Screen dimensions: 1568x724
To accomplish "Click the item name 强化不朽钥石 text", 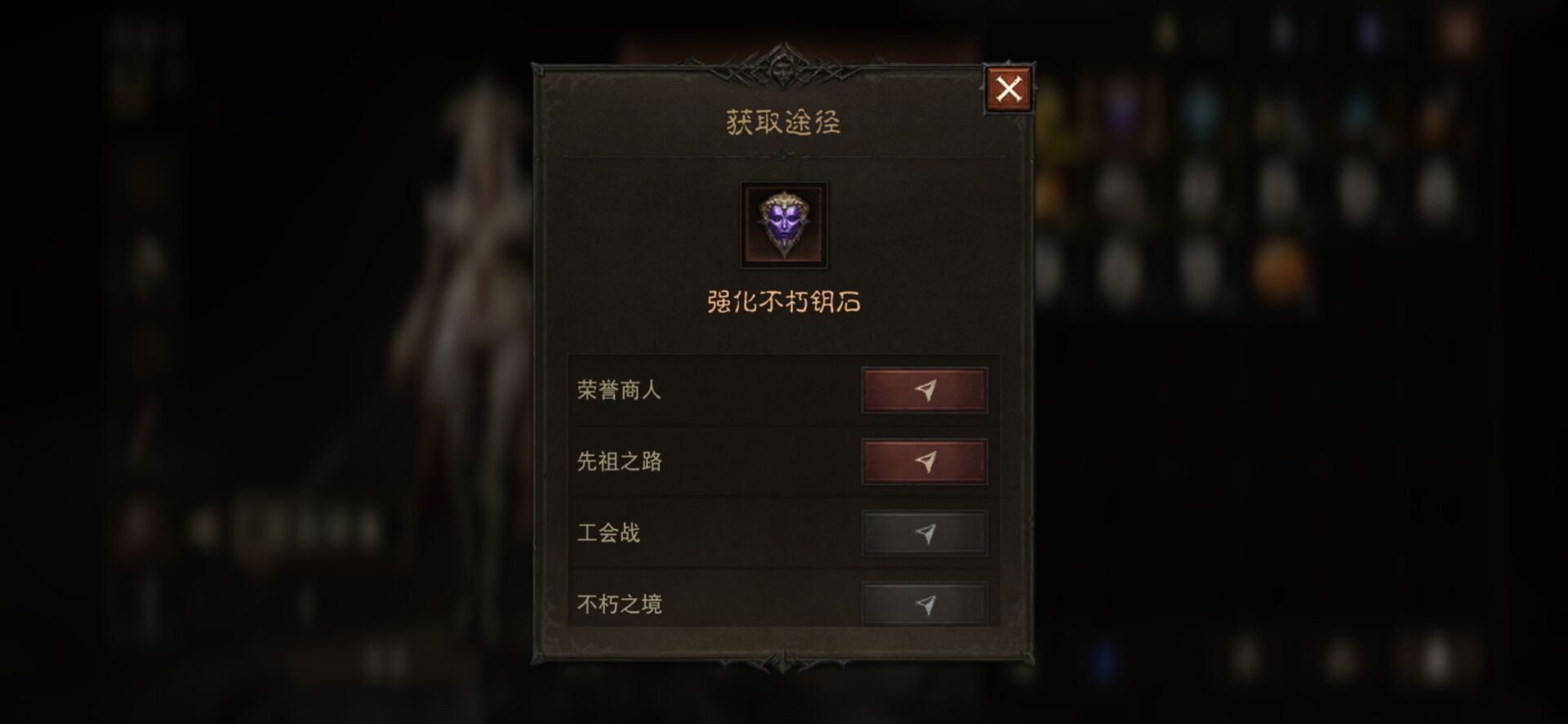I will [782, 302].
